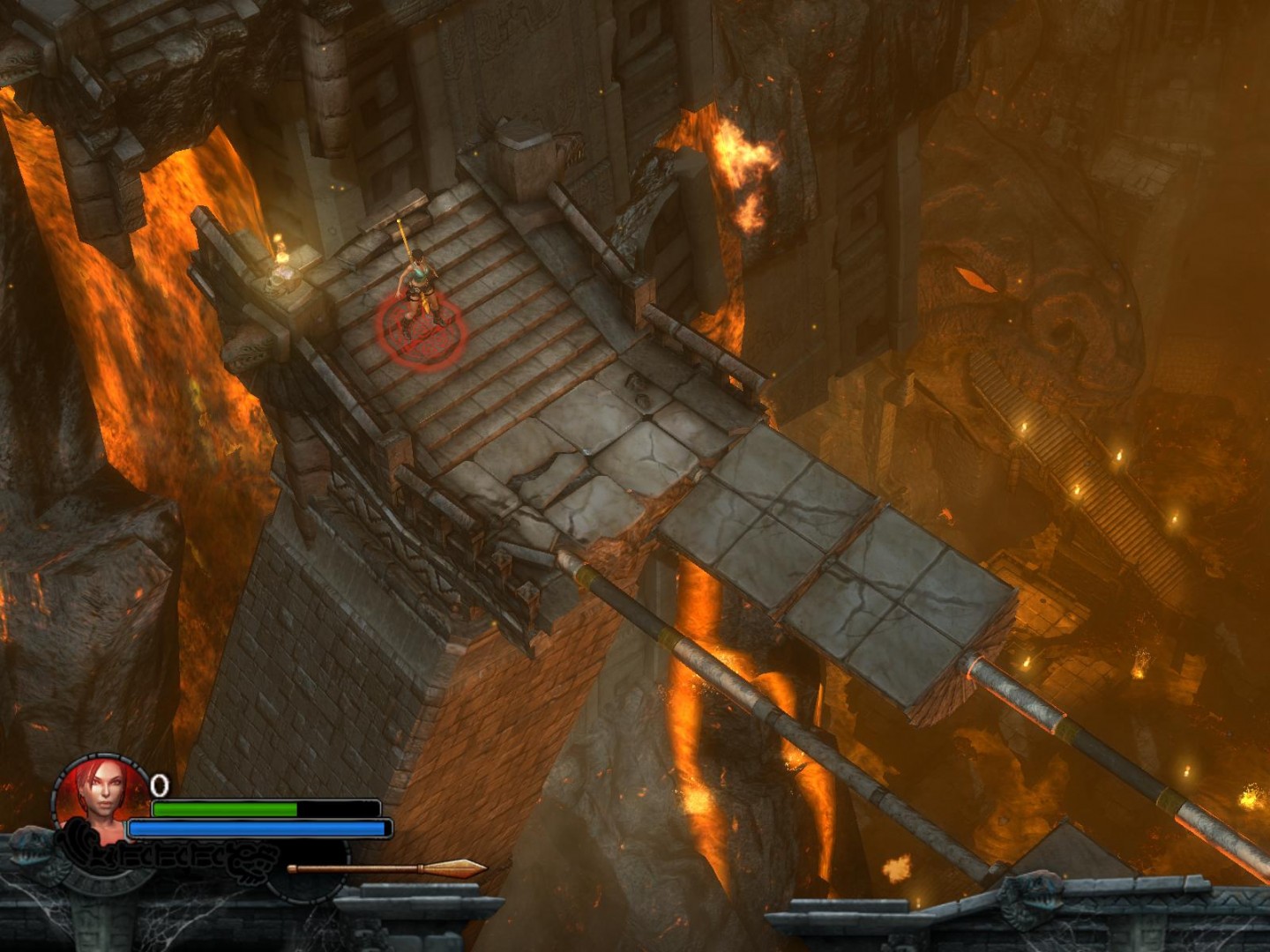1270x952 pixels.
Task: Select the spear weapon icon
Action: click(x=386, y=868)
